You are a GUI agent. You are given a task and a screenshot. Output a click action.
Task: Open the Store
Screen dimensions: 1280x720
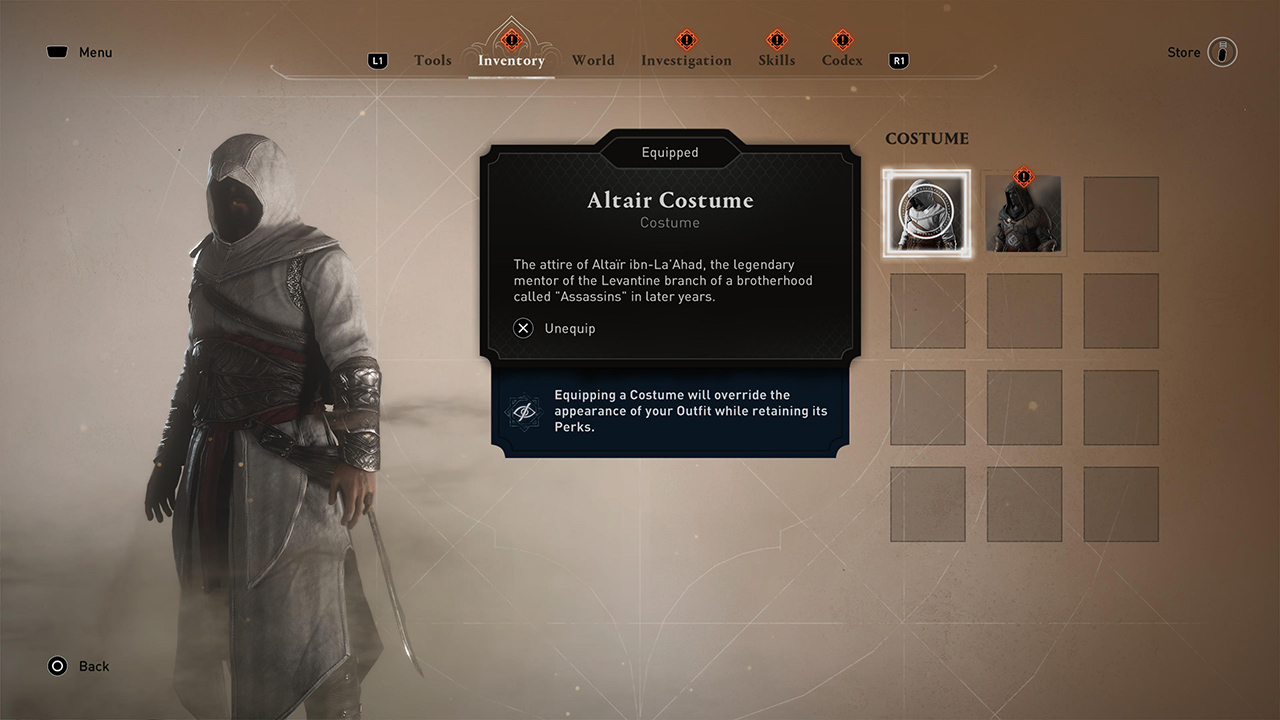coord(1184,52)
